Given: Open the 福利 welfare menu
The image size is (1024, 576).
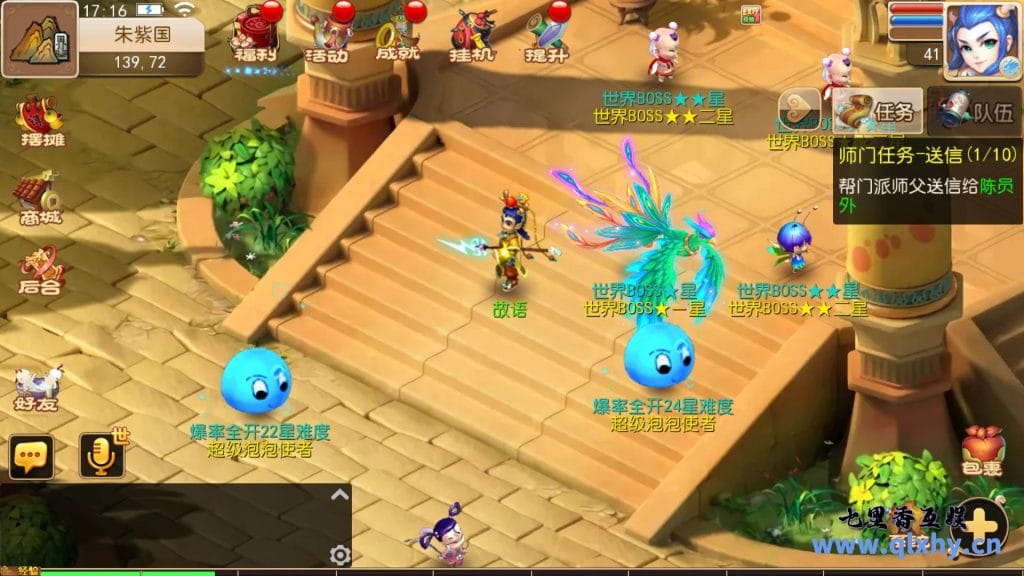Looking at the screenshot, I should 254,35.
